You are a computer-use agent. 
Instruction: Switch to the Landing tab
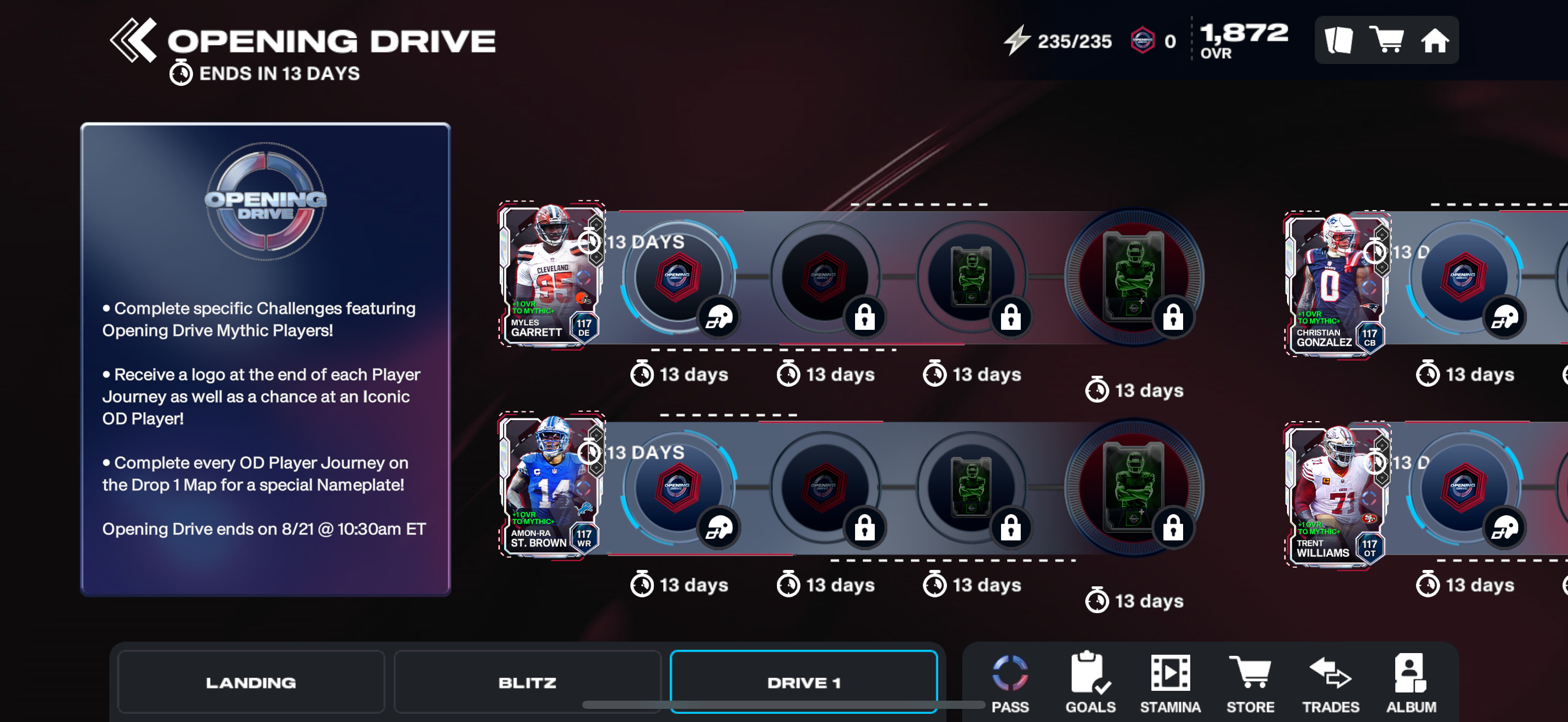click(251, 682)
